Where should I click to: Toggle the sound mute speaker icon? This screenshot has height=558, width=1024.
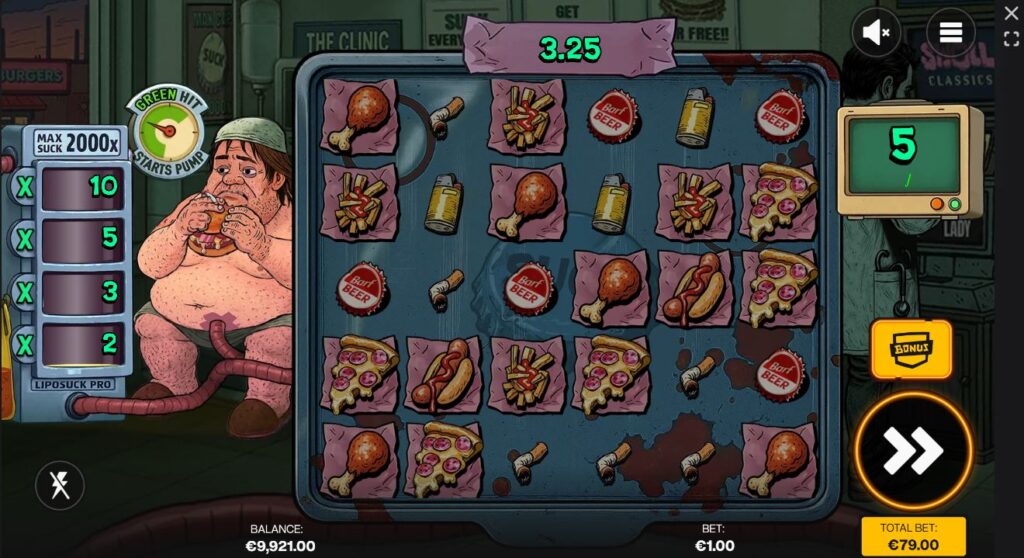(x=876, y=33)
